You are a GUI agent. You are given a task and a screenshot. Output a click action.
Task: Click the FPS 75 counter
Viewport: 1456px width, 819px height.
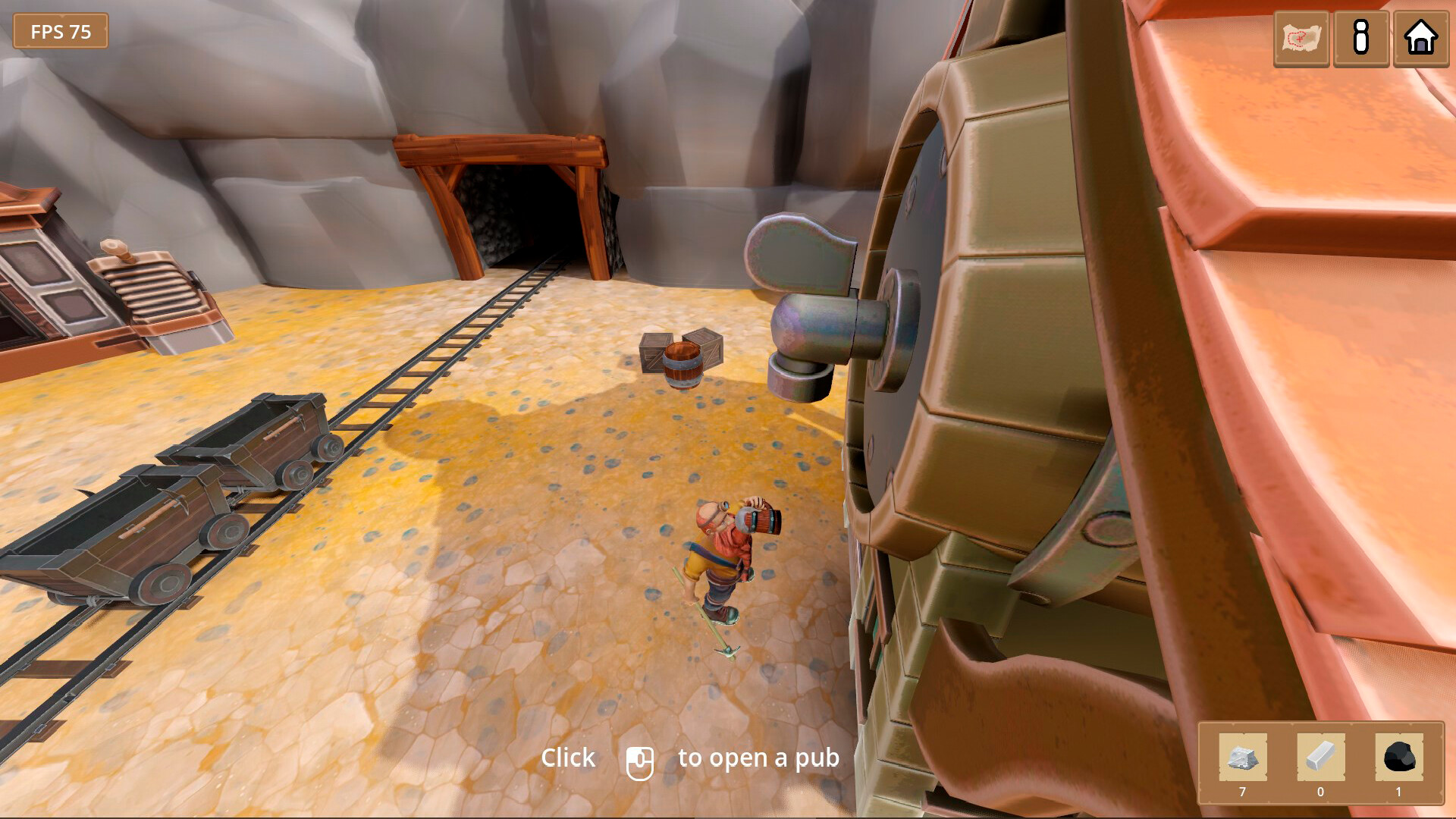click(61, 32)
